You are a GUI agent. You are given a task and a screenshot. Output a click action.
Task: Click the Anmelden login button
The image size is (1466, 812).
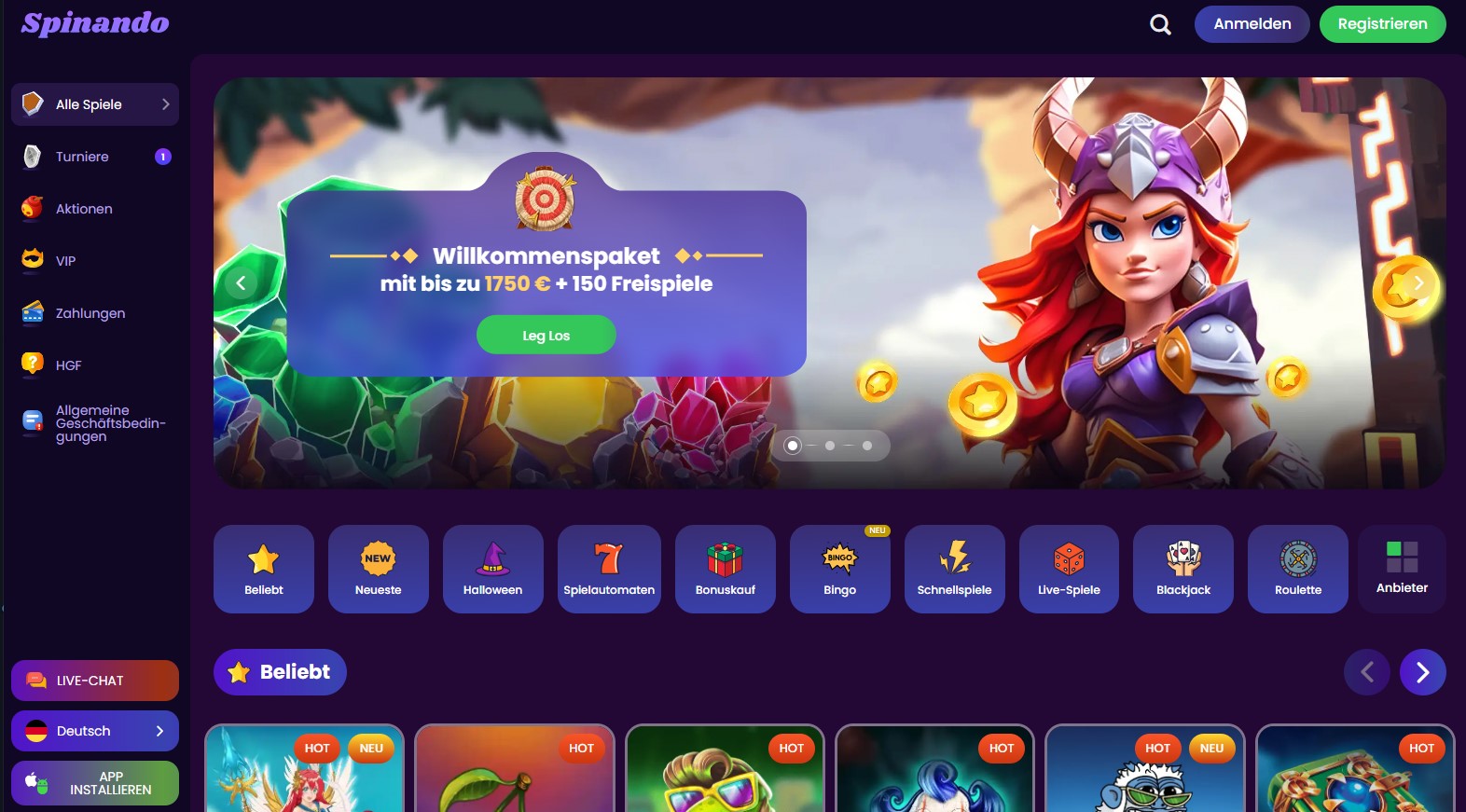pos(1252,24)
